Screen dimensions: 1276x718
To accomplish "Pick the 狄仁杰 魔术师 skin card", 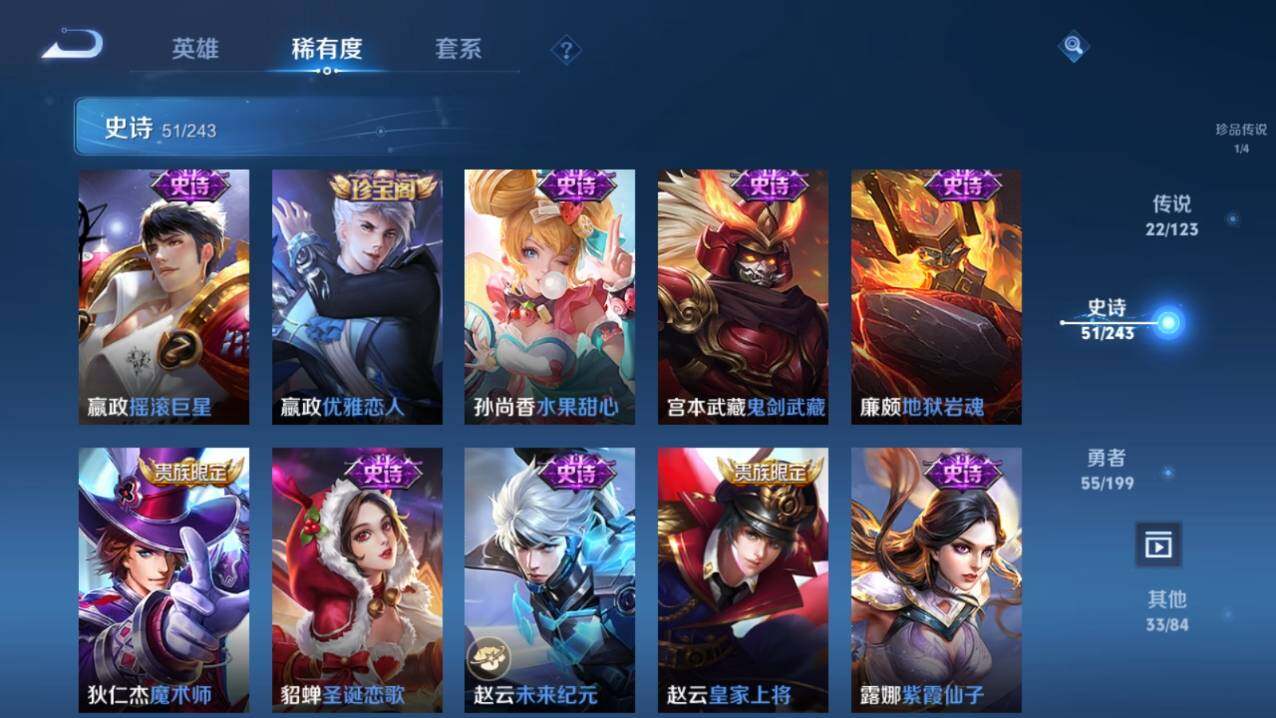I will coord(164,580).
